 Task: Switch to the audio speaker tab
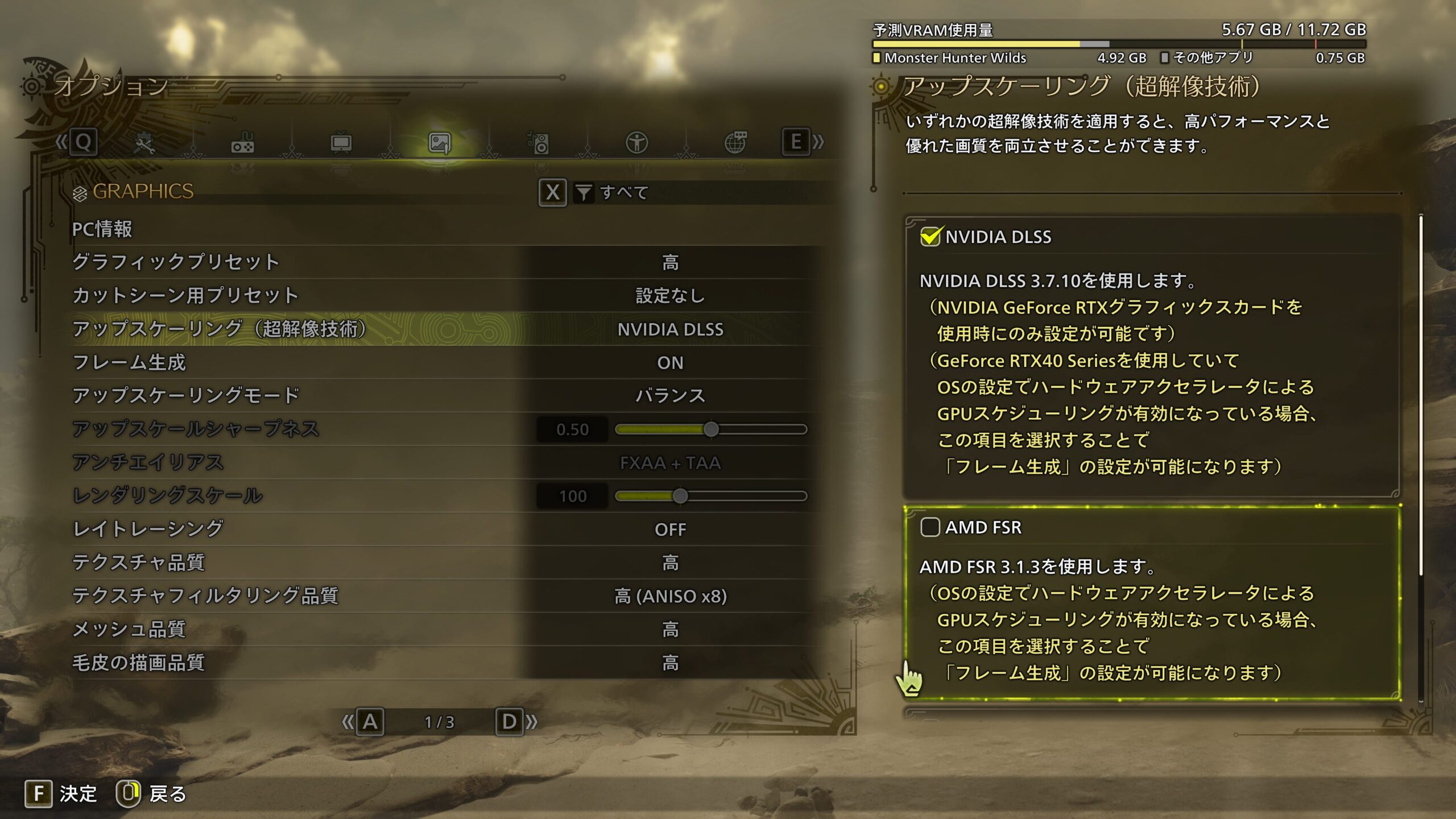click(539, 143)
